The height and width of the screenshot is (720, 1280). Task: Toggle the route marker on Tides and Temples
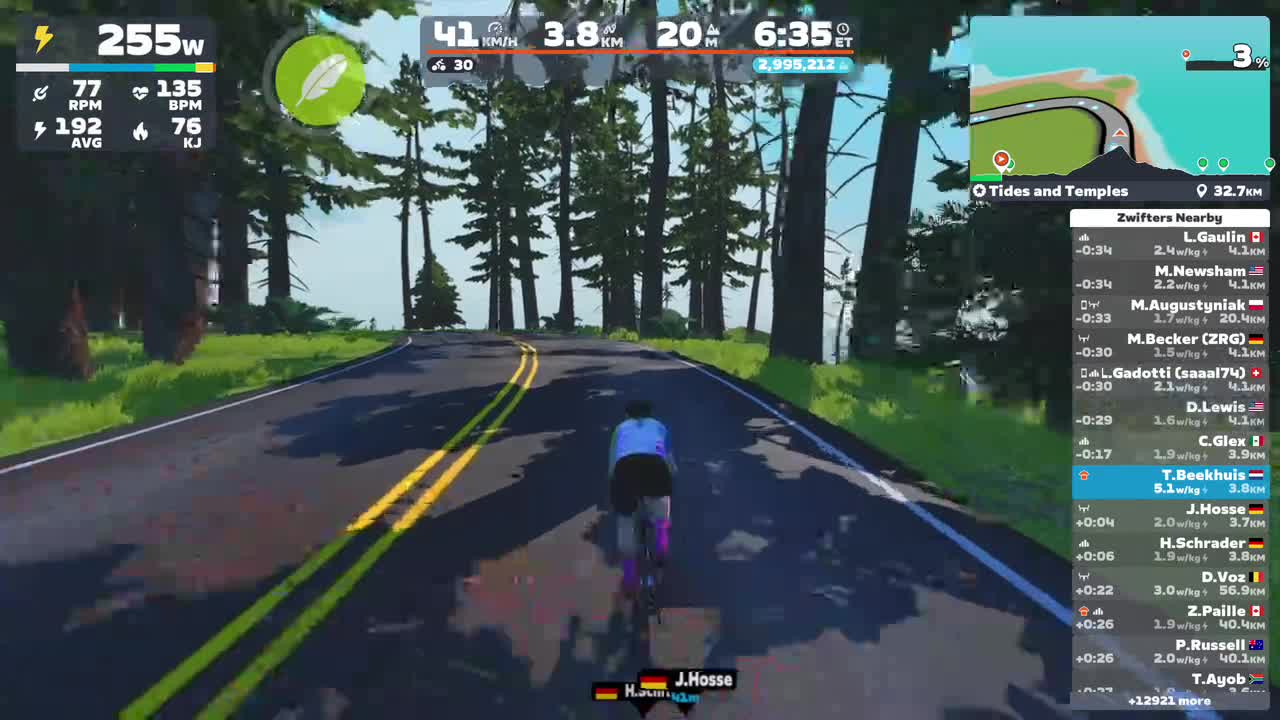(980, 190)
